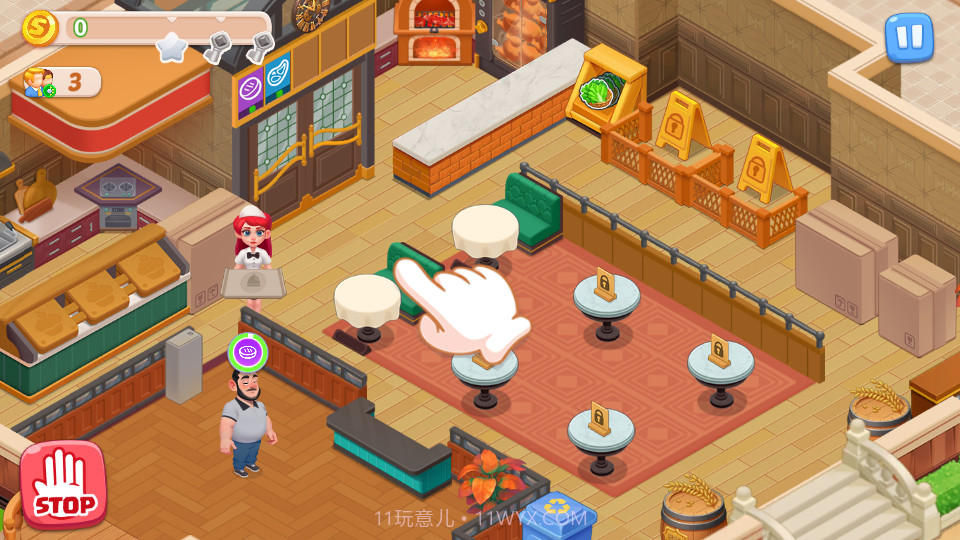This screenshot has height=540, width=960.
Task: Hit the red STOP hand button
Action: [63, 485]
